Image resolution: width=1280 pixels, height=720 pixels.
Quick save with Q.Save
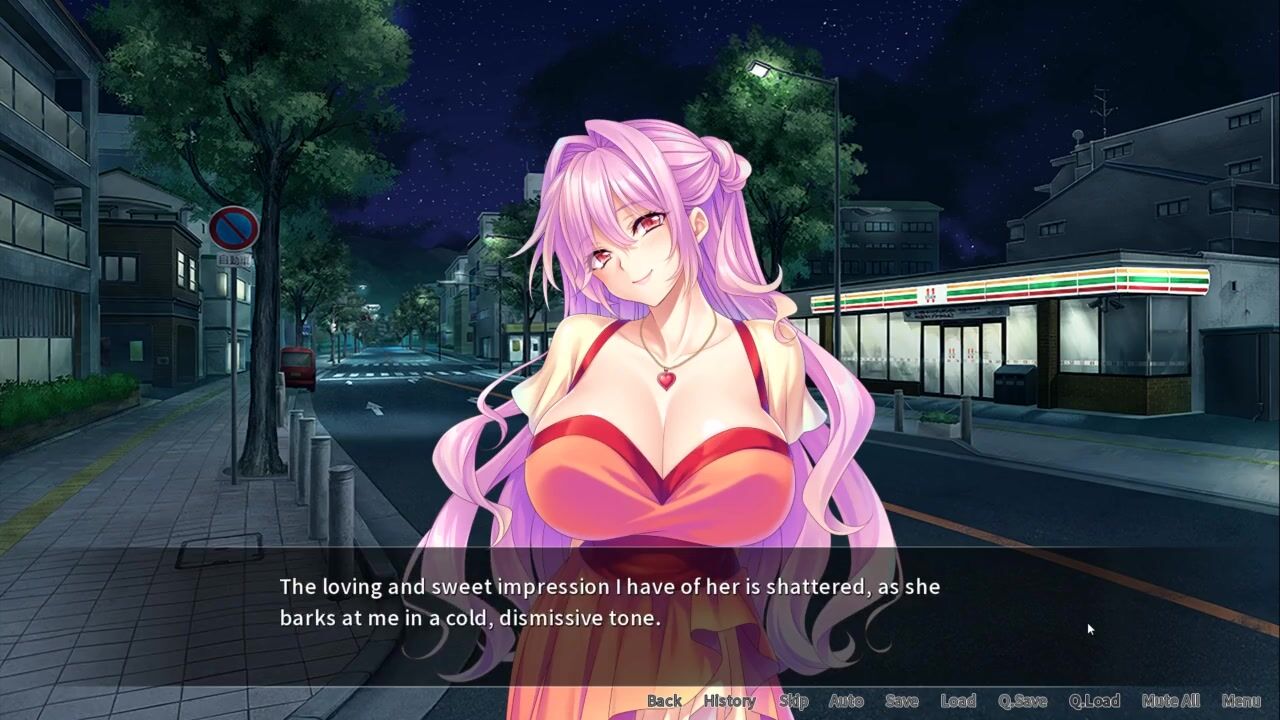1022,701
